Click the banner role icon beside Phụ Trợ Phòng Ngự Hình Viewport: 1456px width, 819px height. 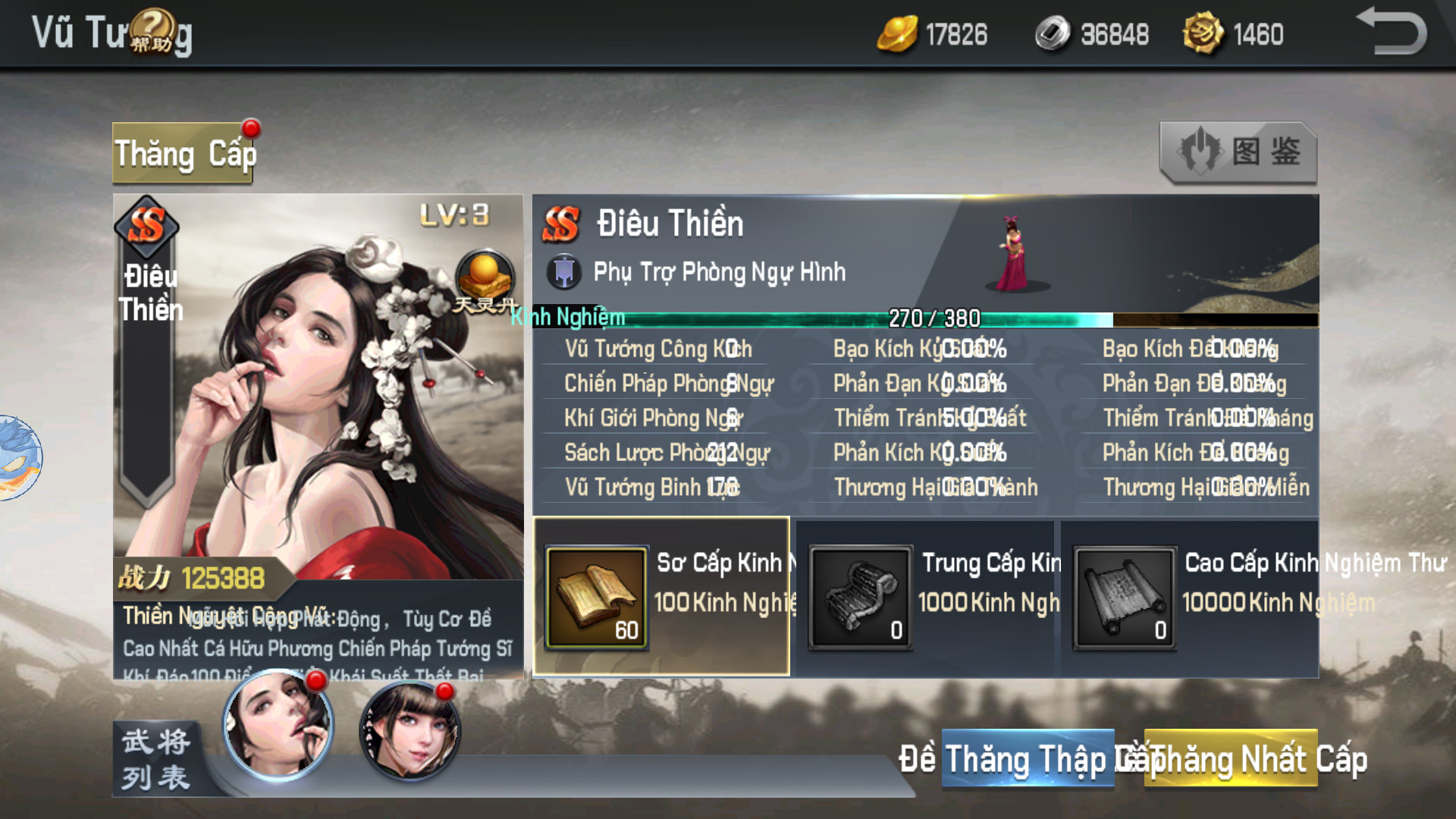pyautogui.click(x=565, y=271)
